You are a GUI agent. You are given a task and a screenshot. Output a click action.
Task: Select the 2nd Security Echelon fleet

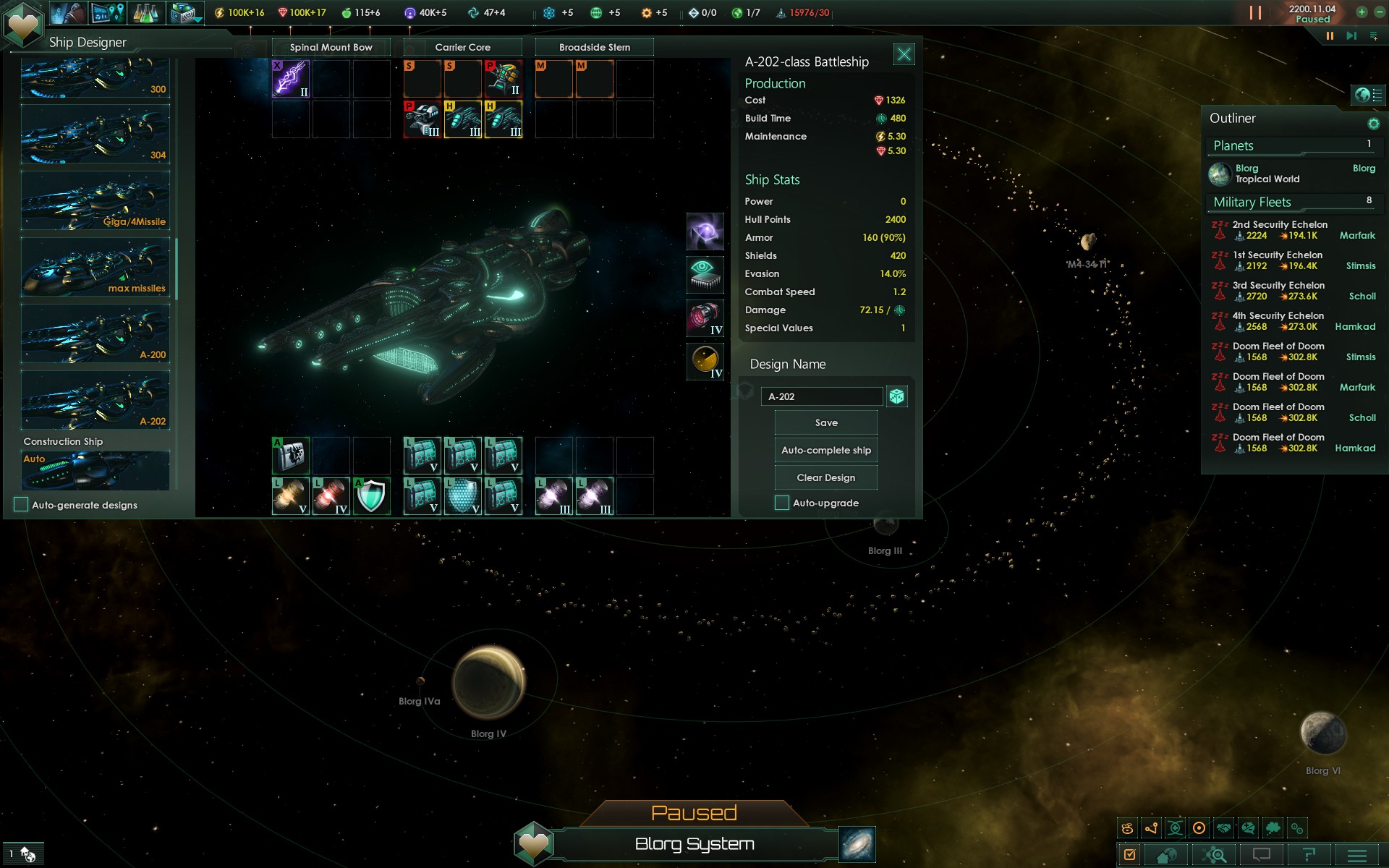1279,230
